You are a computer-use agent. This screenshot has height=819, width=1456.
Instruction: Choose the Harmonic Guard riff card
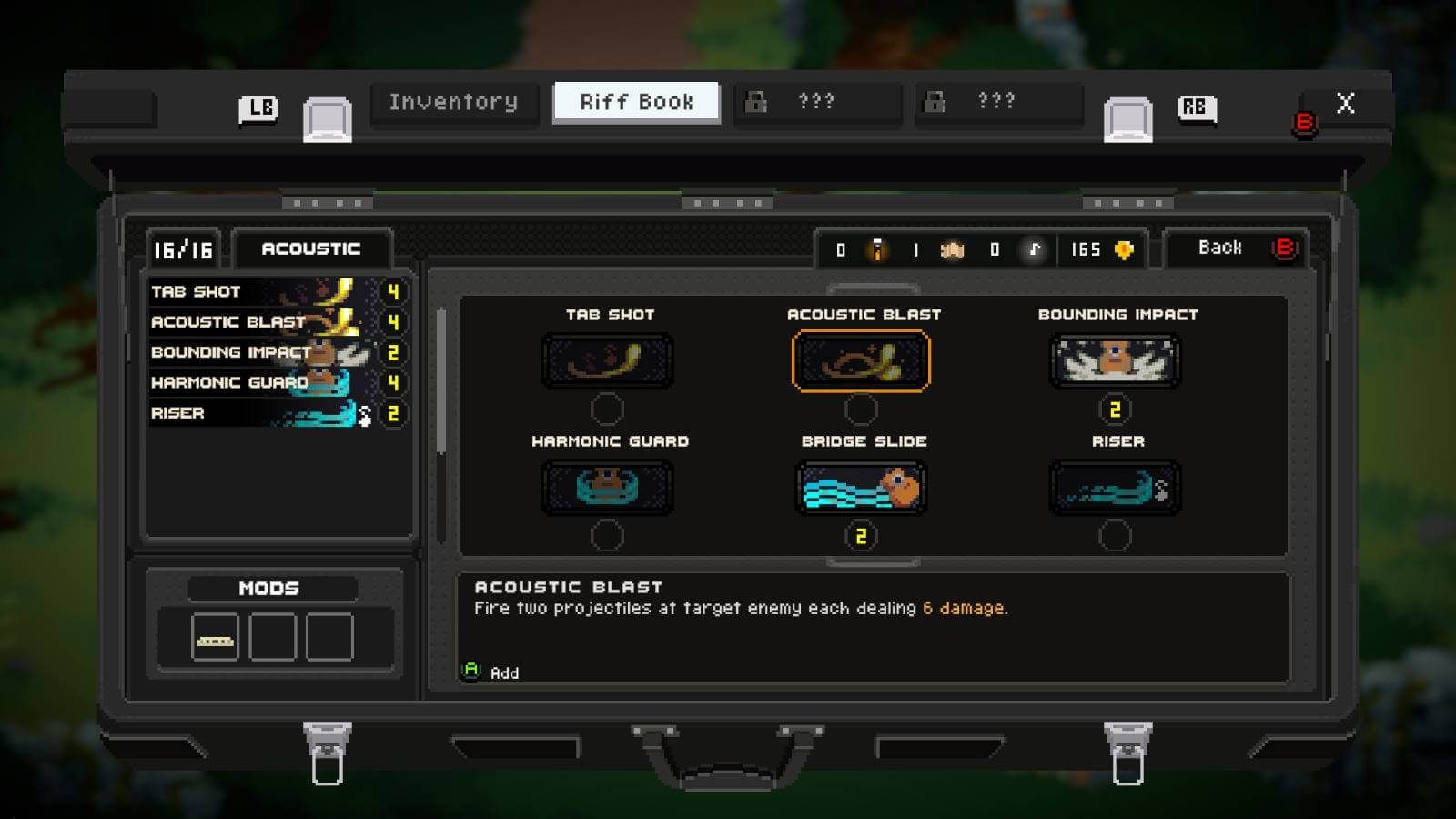coord(607,488)
